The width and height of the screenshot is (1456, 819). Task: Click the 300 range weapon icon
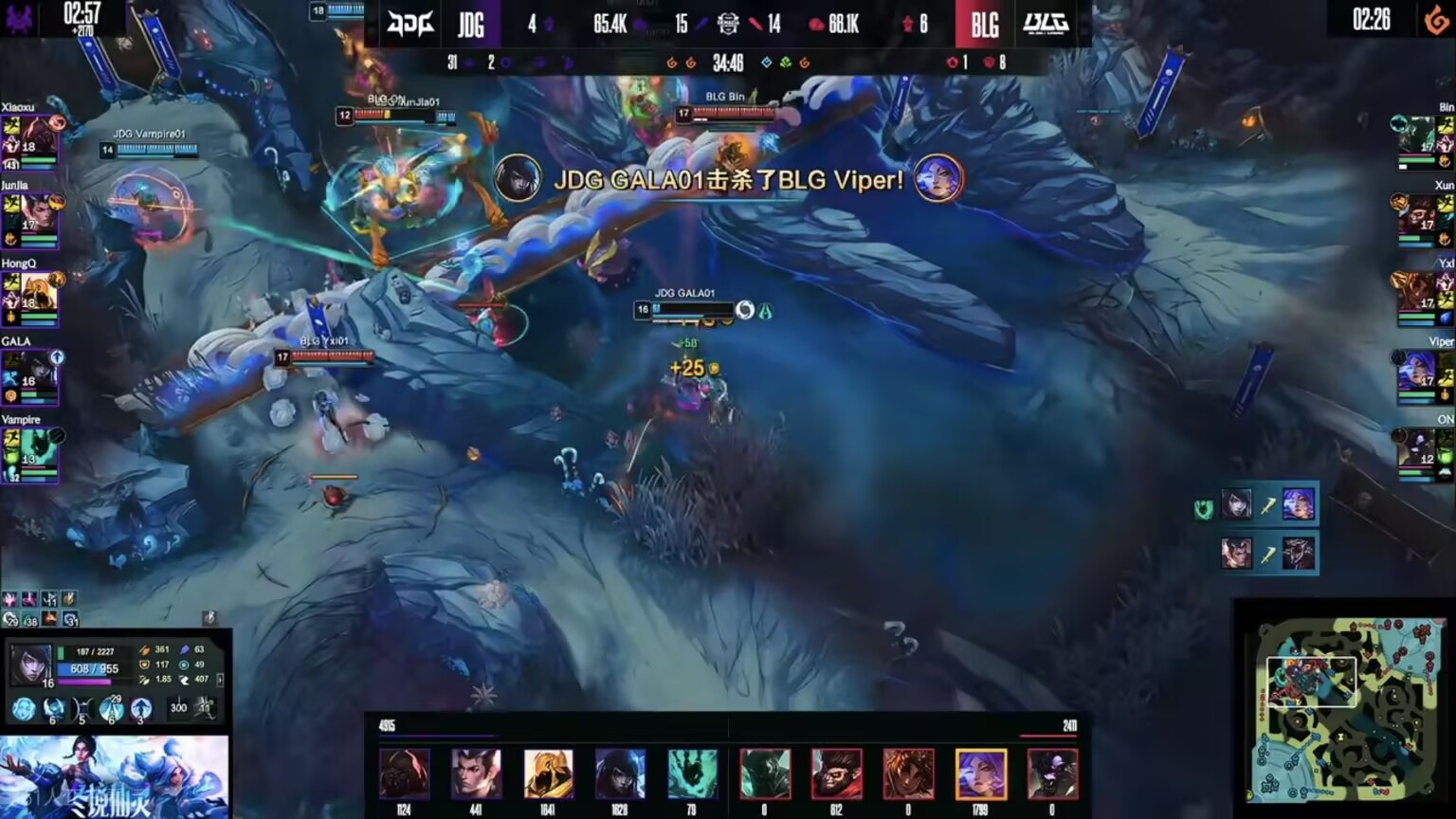[178, 708]
